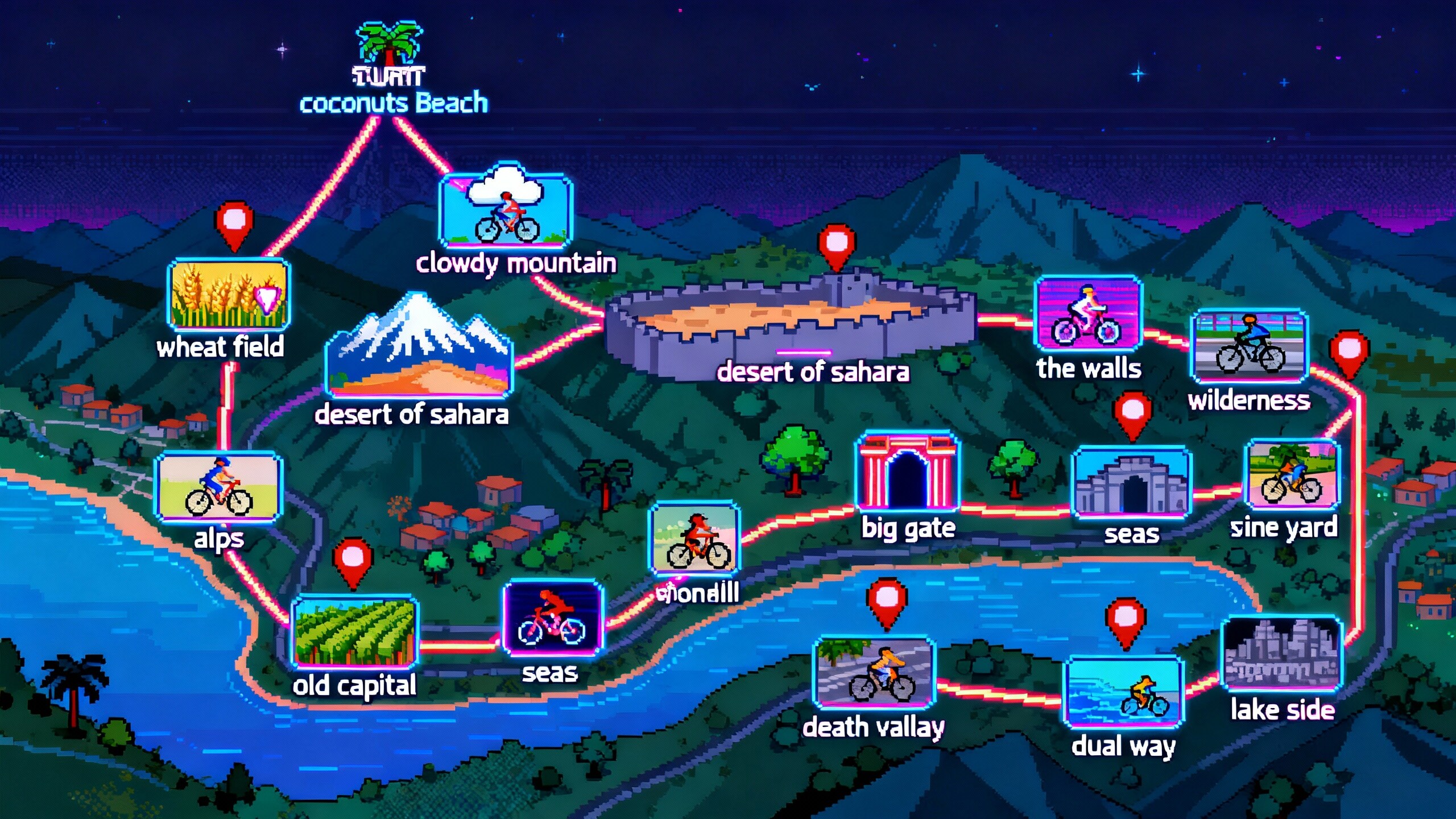Select the wilderness level tile
This screenshot has width=1456, height=819.
point(1249,346)
